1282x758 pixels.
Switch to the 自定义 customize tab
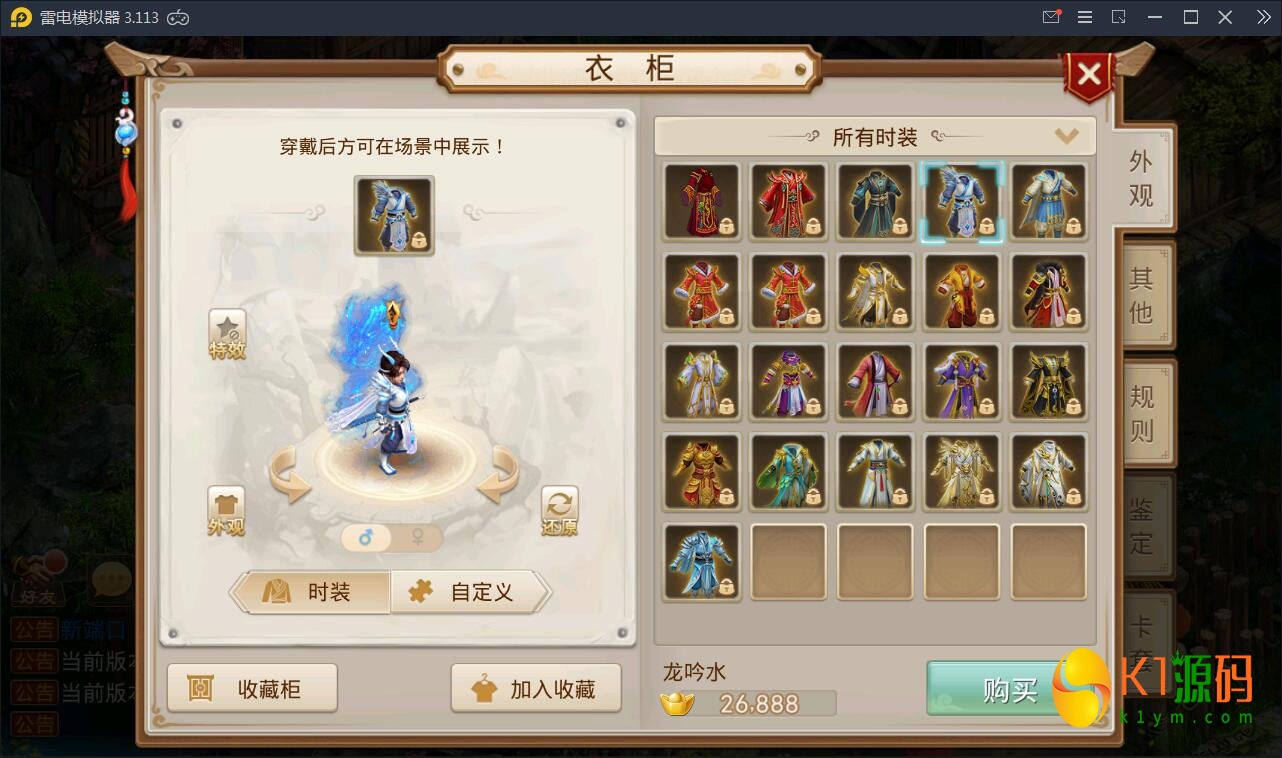pos(471,592)
